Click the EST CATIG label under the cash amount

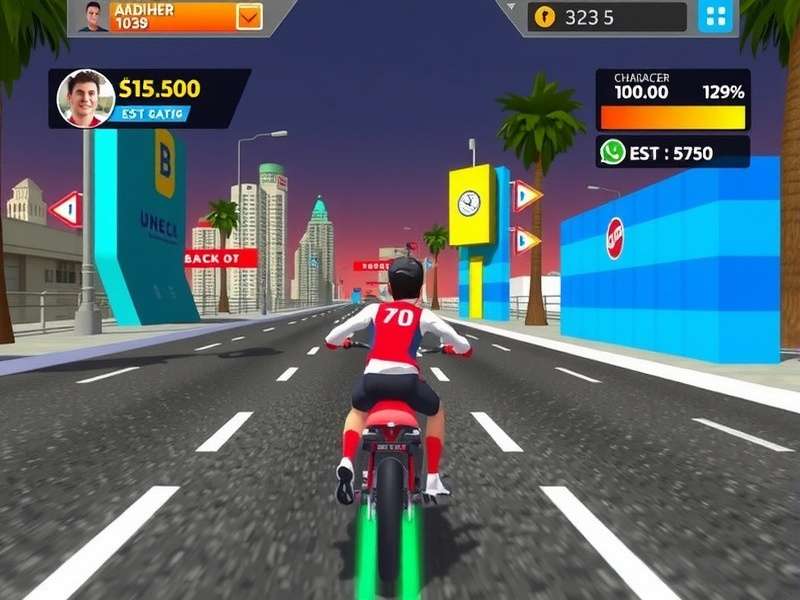click(152, 114)
